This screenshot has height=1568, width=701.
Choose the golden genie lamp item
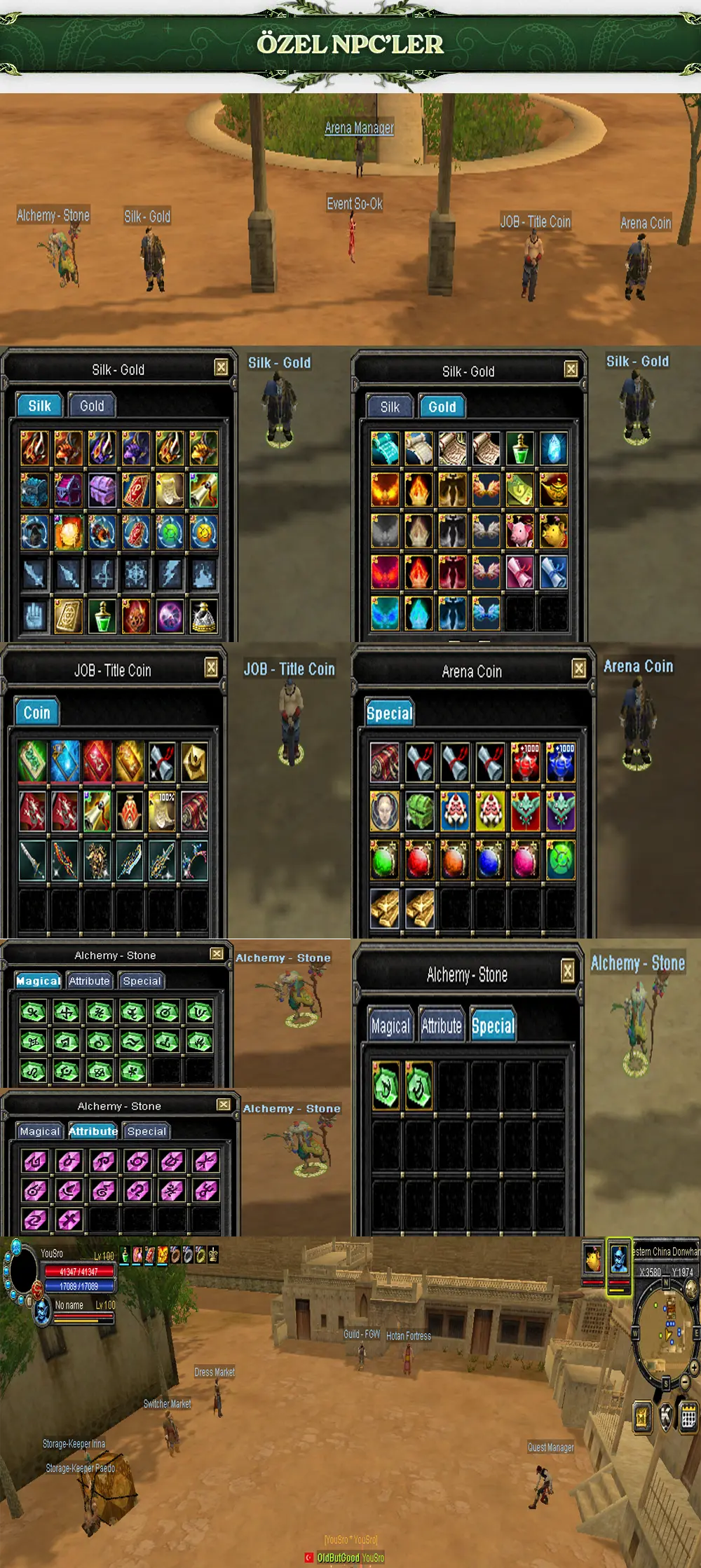(554, 490)
